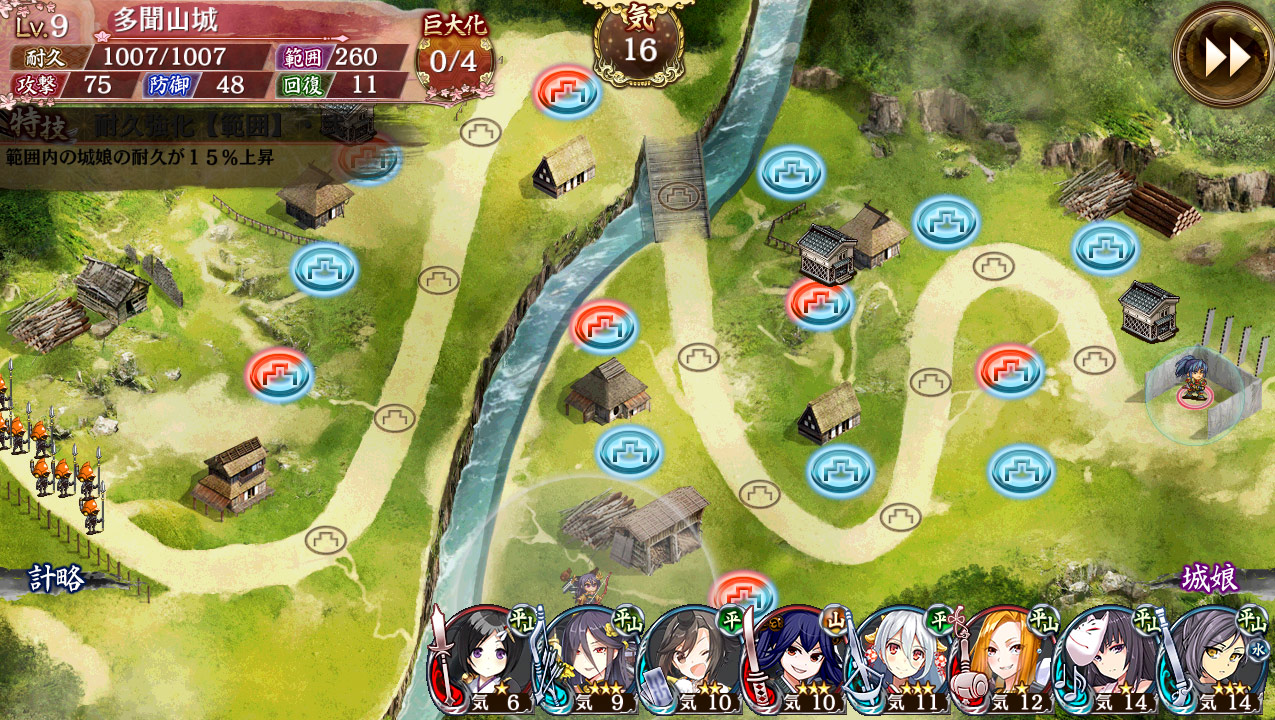Choose the cost 11 white-haired girl card
The height and width of the screenshot is (720, 1275).
[x=900, y=660]
